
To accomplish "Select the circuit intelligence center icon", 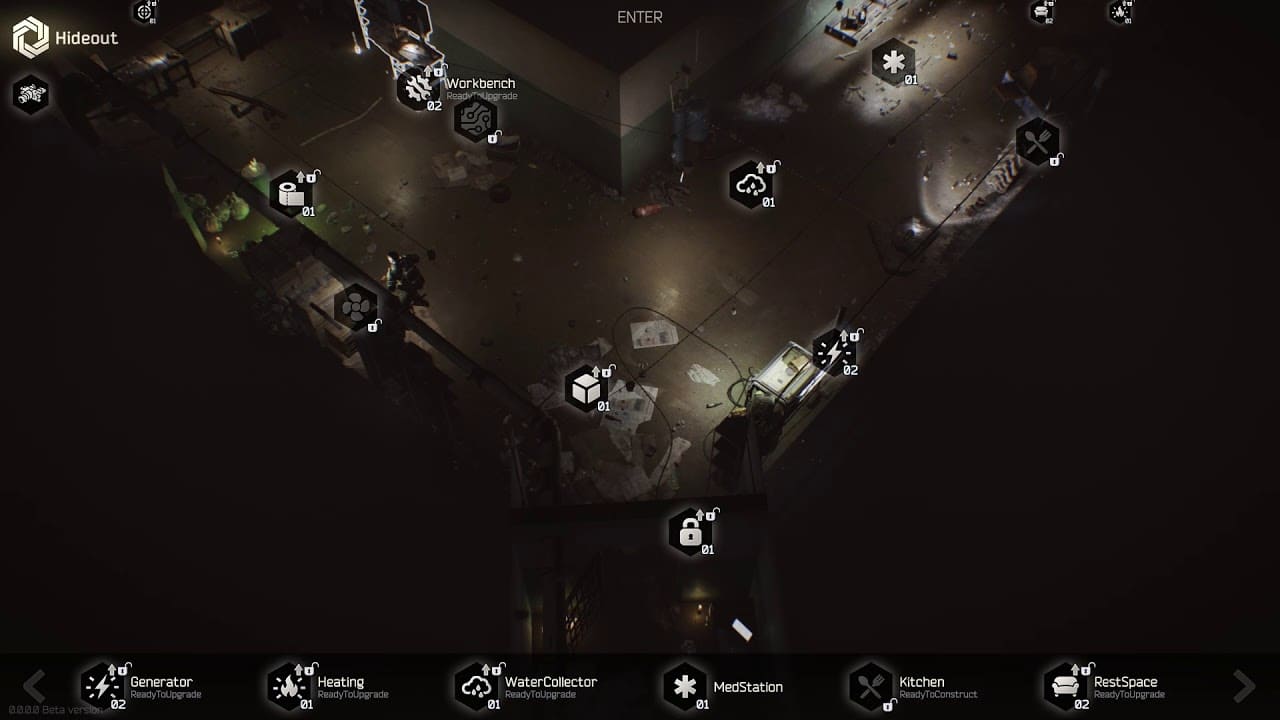I will (x=475, y=119).
